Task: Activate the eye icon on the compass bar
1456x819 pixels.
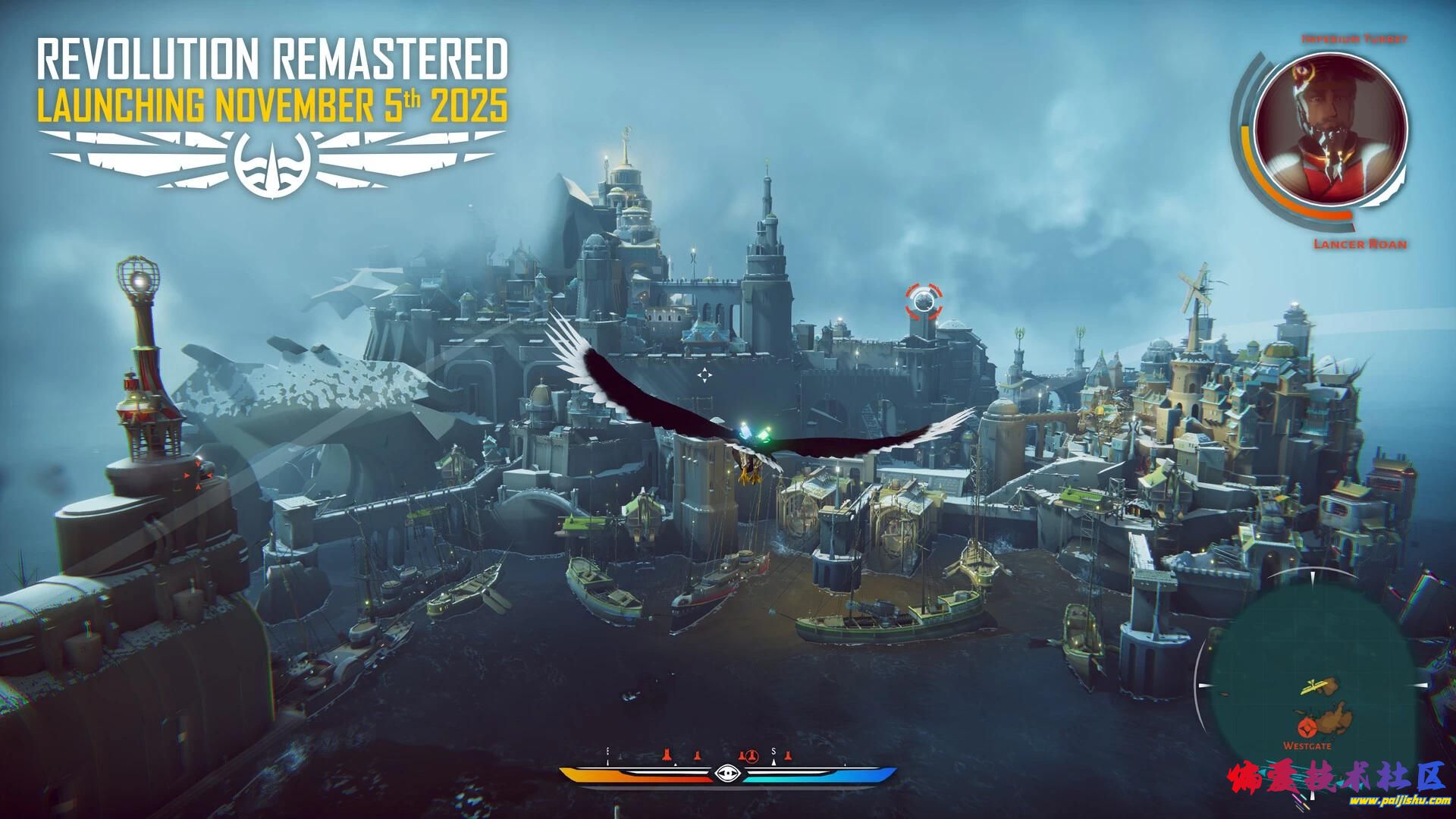Action: click(727, 773)
